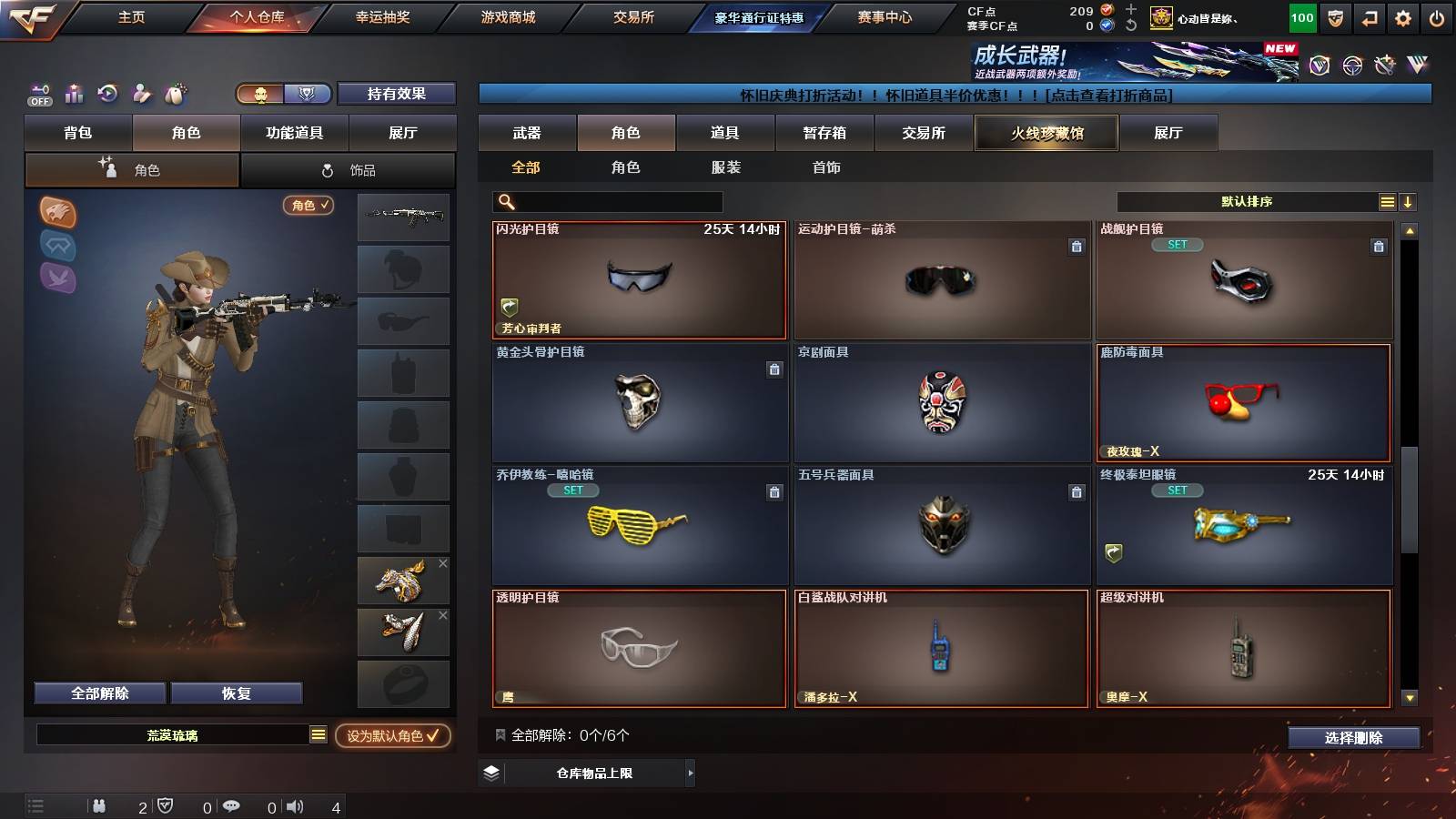The height and width of the screenshot is (819, 1456).
Task: Click the trash icon on 运动护目镜-萌杀
Action: click(x=1075, y=248)
